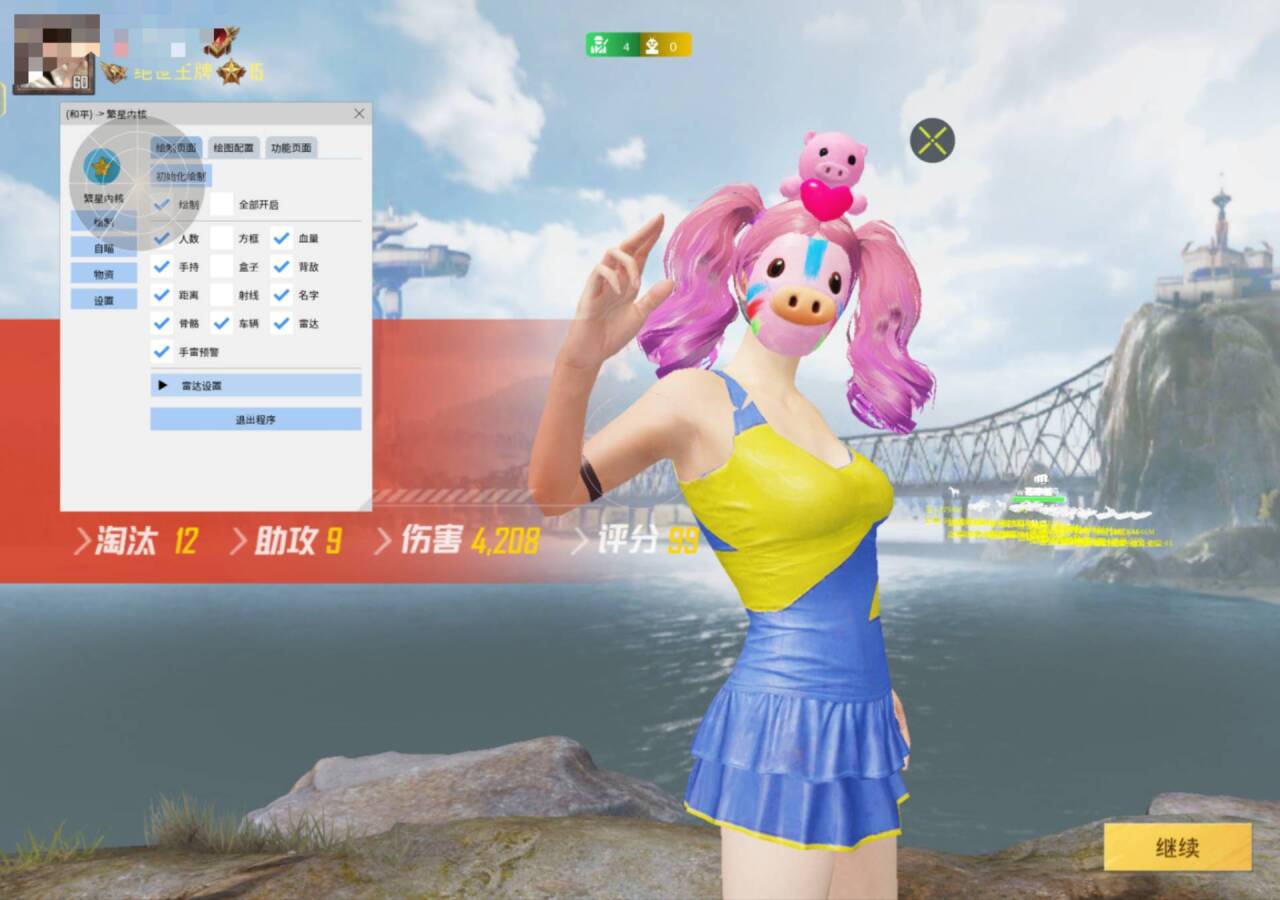Click the yellow 继续 continue button
This screenshot has width=1280, height=900.
[1177, 847]
